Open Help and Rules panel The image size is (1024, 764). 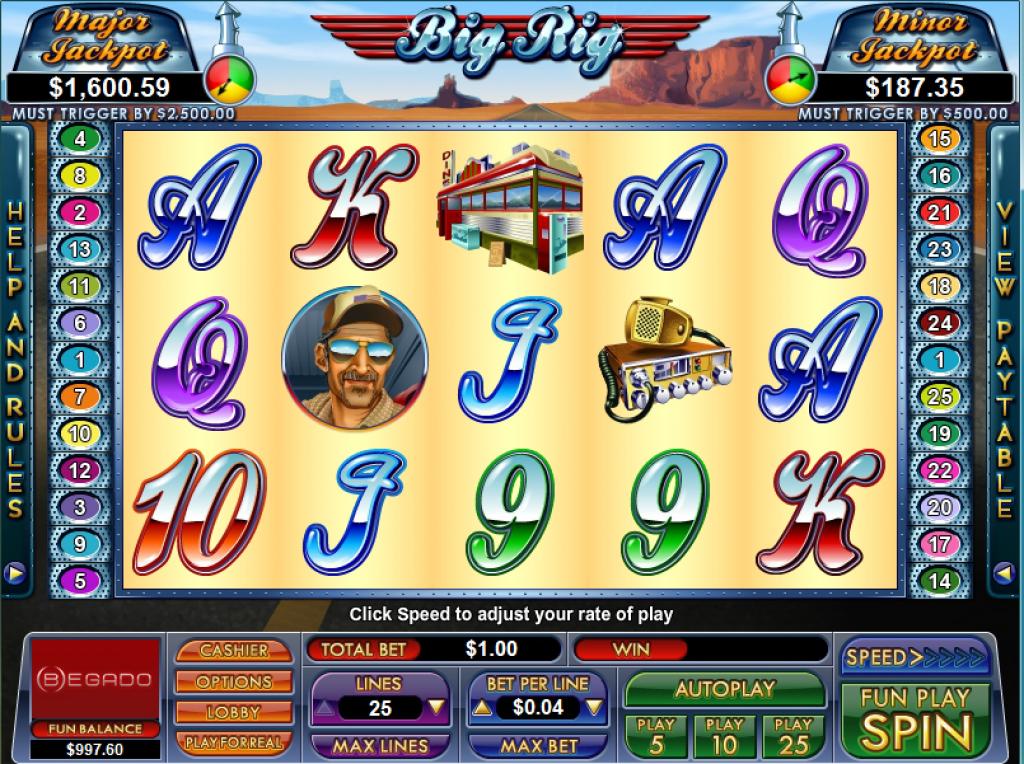pyautogui.click(x=15, y=360)
